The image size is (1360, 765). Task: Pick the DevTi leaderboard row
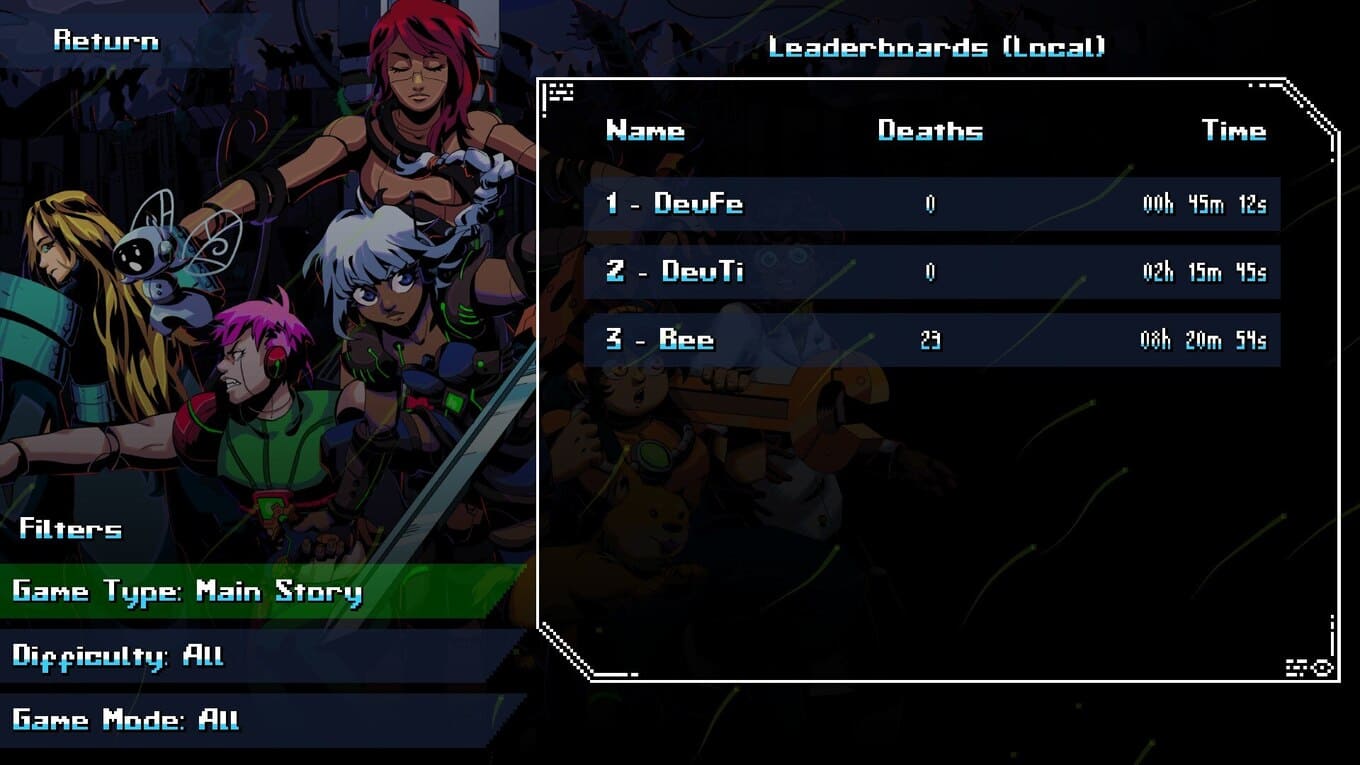click(x=931, y=272)
